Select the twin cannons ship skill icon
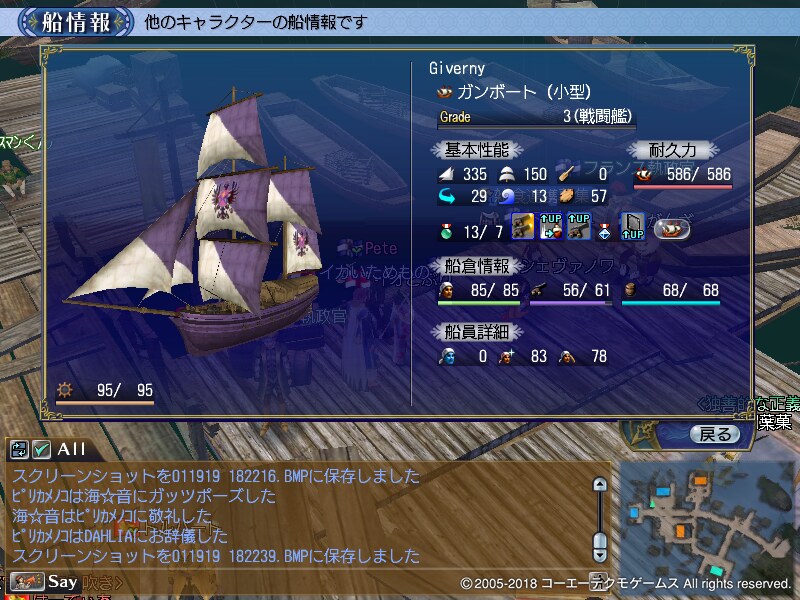 point(522,227)
